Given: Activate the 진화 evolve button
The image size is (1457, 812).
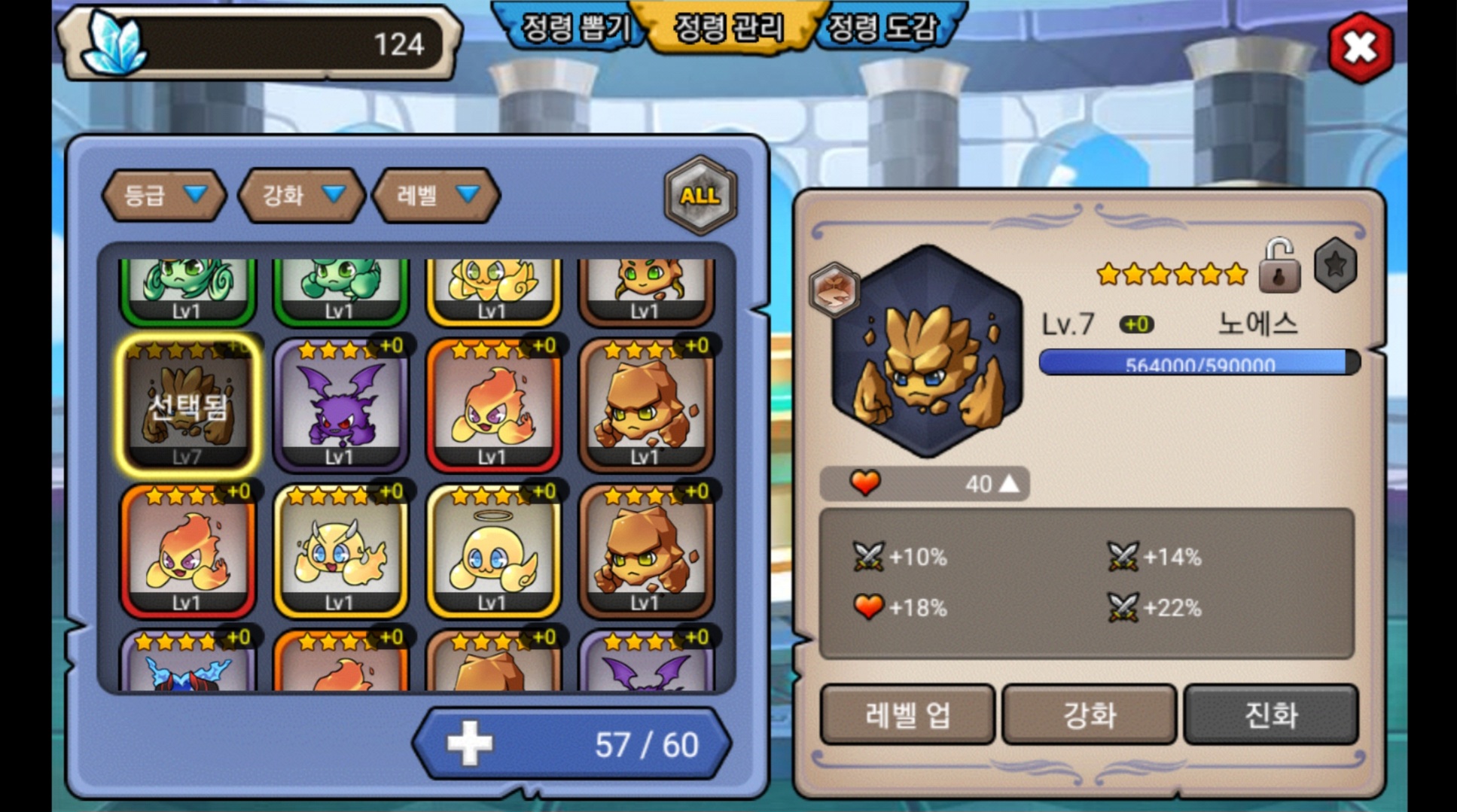Looking at the screenshot, I should 1271,714.
